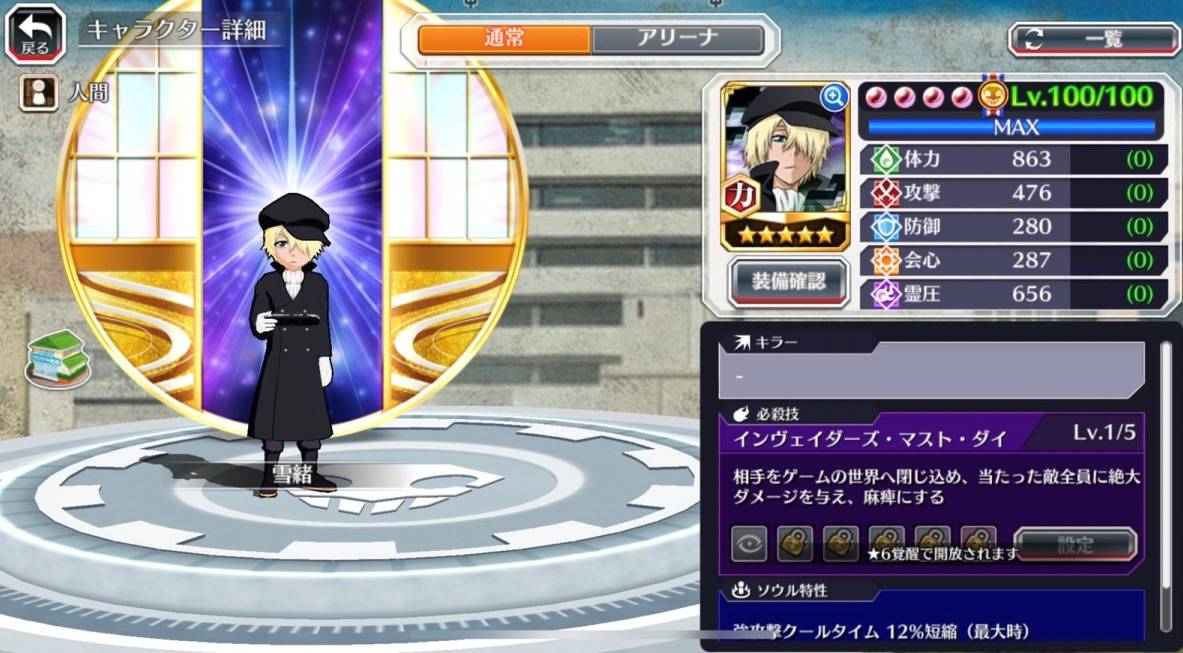Magnify the character portrait with the magnifier icon
This screenshot has width=1183, height=653.
tap(833, 97)
